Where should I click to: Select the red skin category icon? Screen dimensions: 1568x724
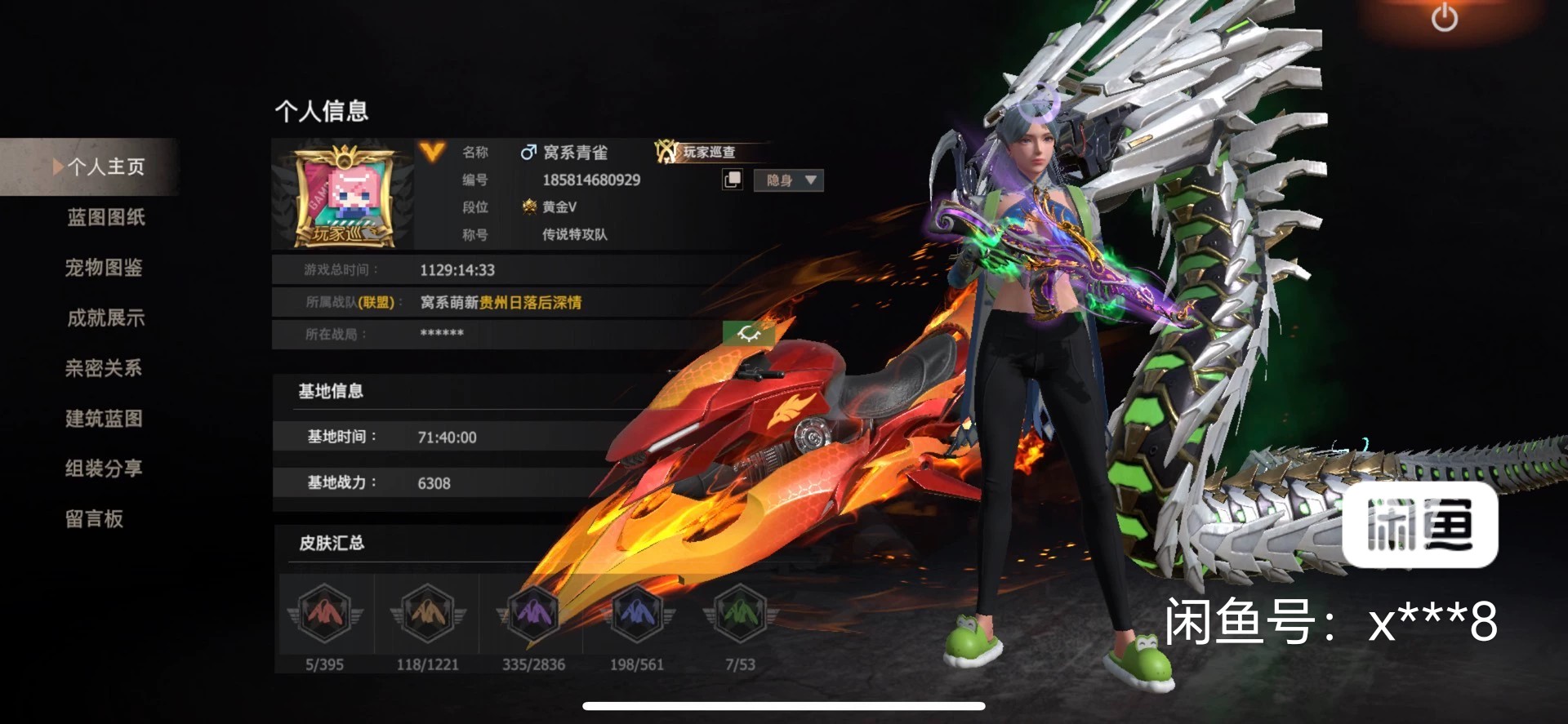tap(324, 613)
